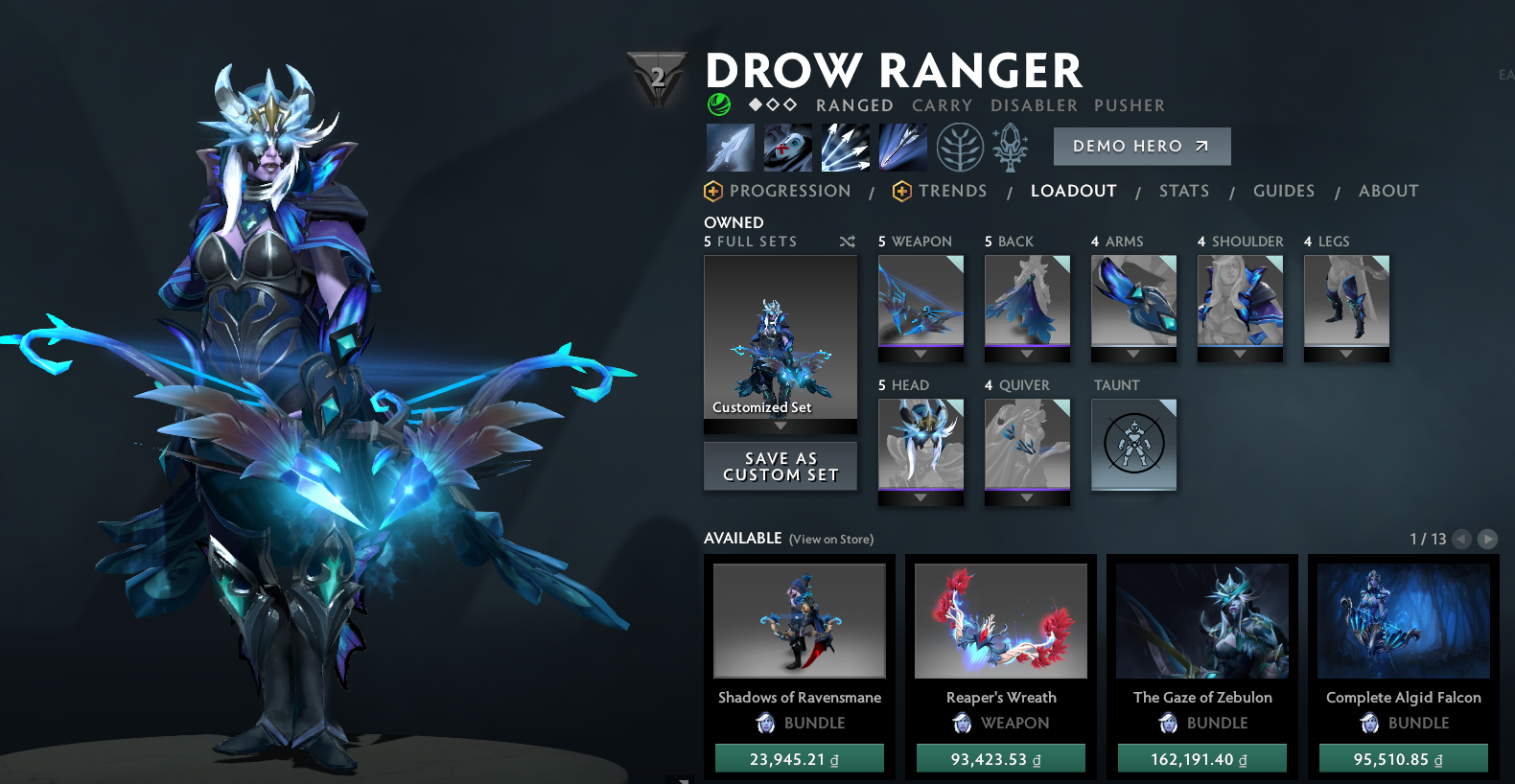
Task: Click the DEMO HERO button
Action: 1141,146
